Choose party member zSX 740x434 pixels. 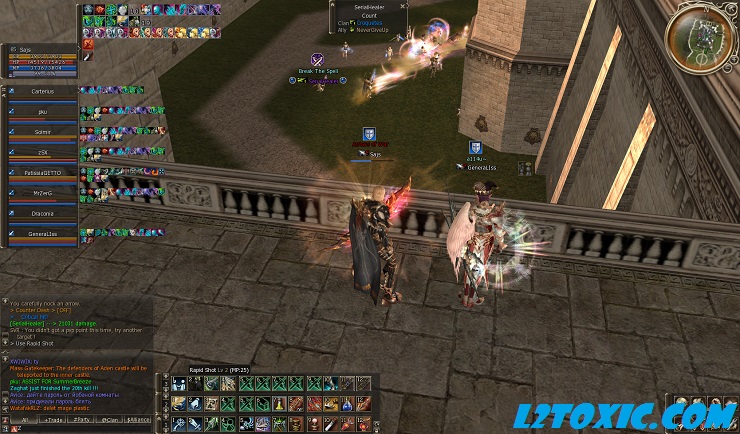[x=43, y=152]
